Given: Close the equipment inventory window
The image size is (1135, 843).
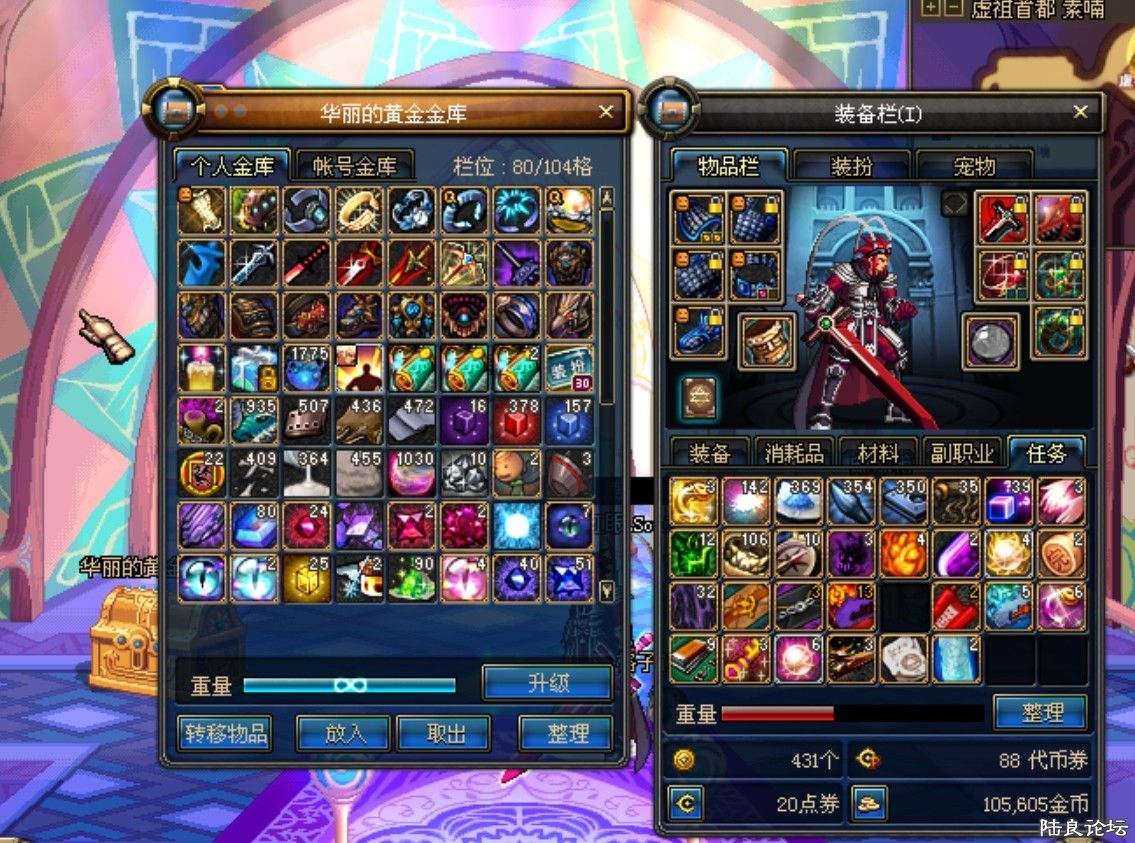Looking at the screenshot, I should (x=1080, y=112).
